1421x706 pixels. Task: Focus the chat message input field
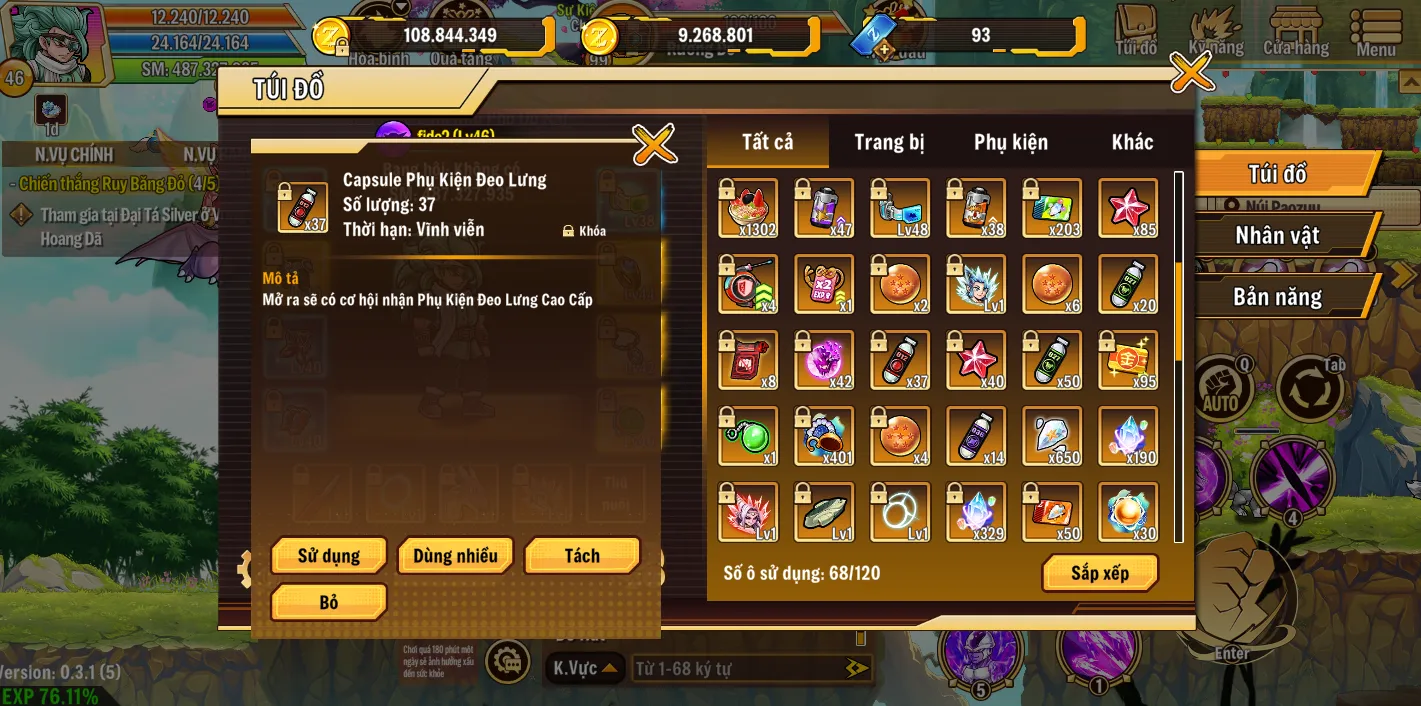click(740, 668)
